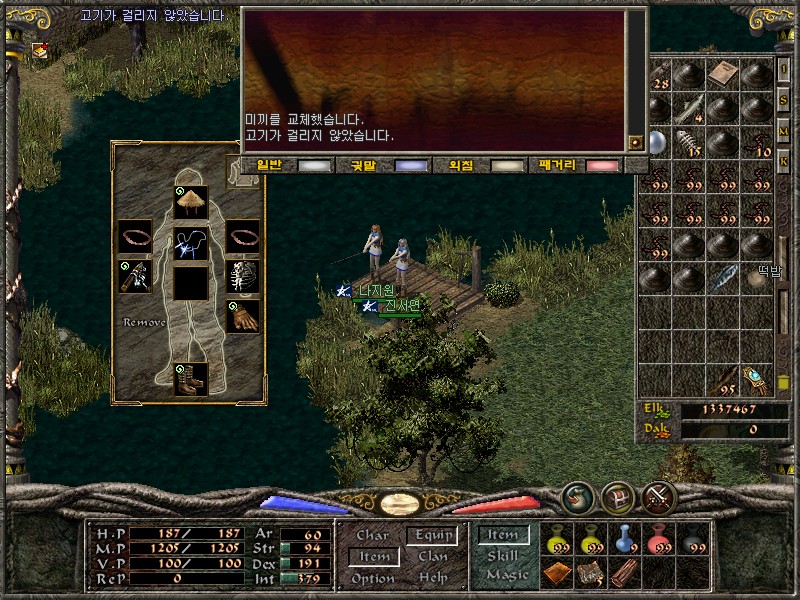This screenshot has width=800, height=600.
Task: Select the straw hat equipment slot
Action: tap(190, 202)
